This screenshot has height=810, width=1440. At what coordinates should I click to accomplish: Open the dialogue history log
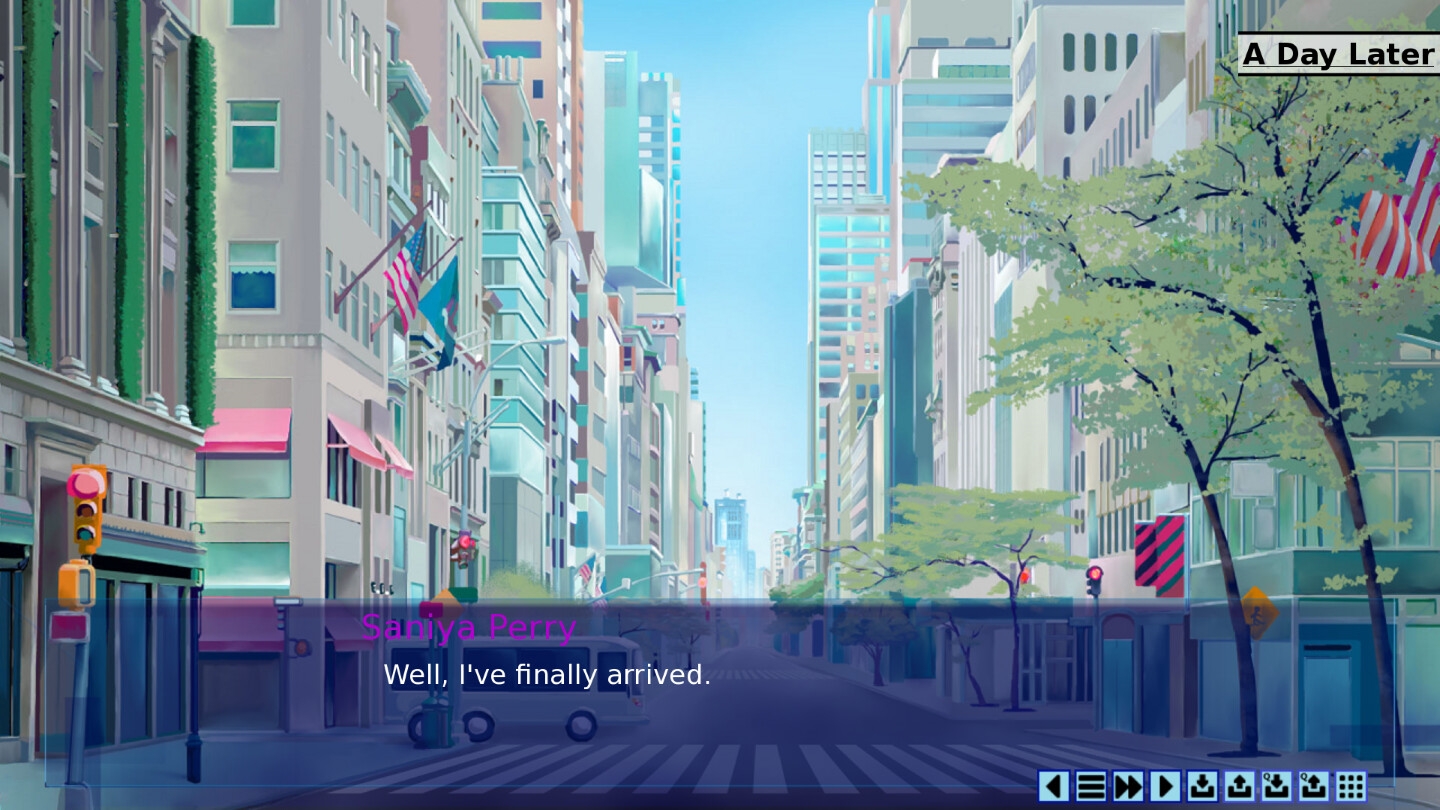pyautogui.click(x=1090, y=785)
